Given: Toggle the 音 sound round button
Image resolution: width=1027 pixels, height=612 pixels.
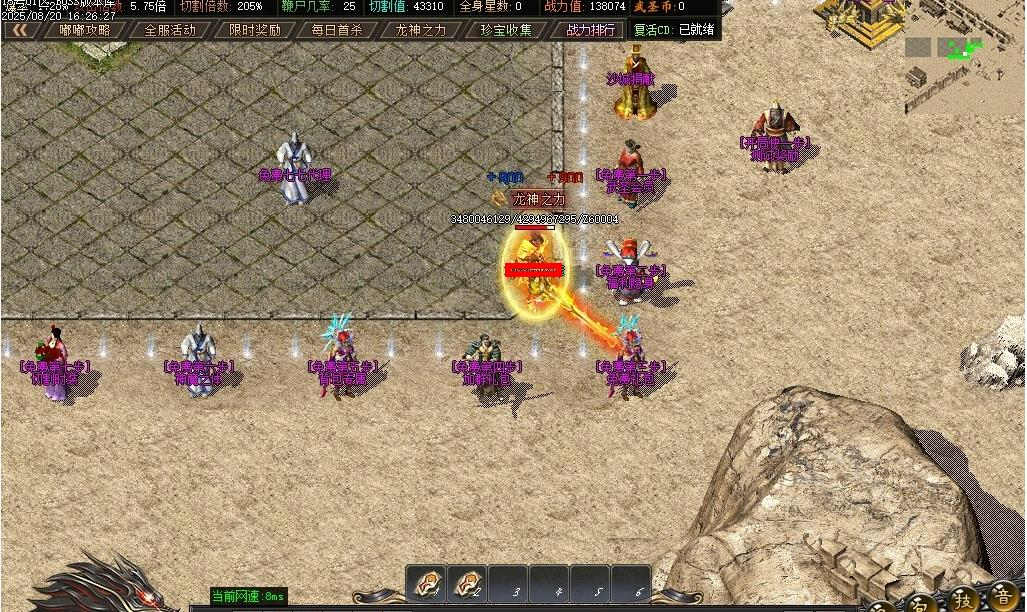Looking at the screenshot, I should pos(1000,597).
